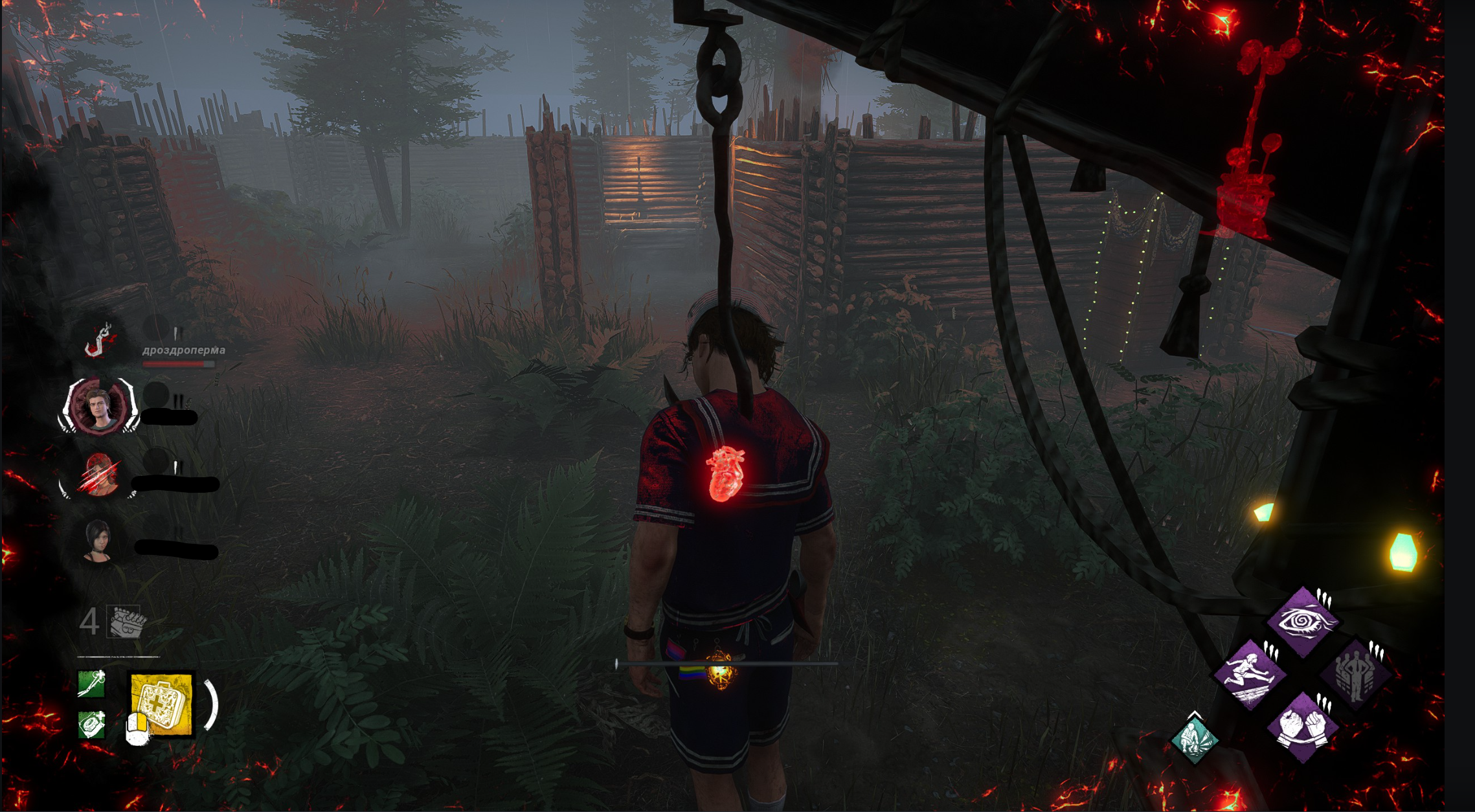
Task: Select the dimmed group of people perk
Action: pos(1355,675)
